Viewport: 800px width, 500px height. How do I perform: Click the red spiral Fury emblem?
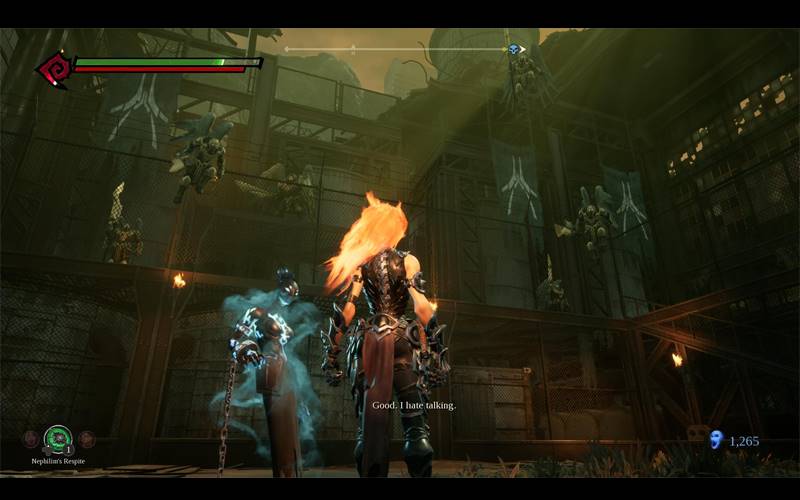[x=53, y=69]
